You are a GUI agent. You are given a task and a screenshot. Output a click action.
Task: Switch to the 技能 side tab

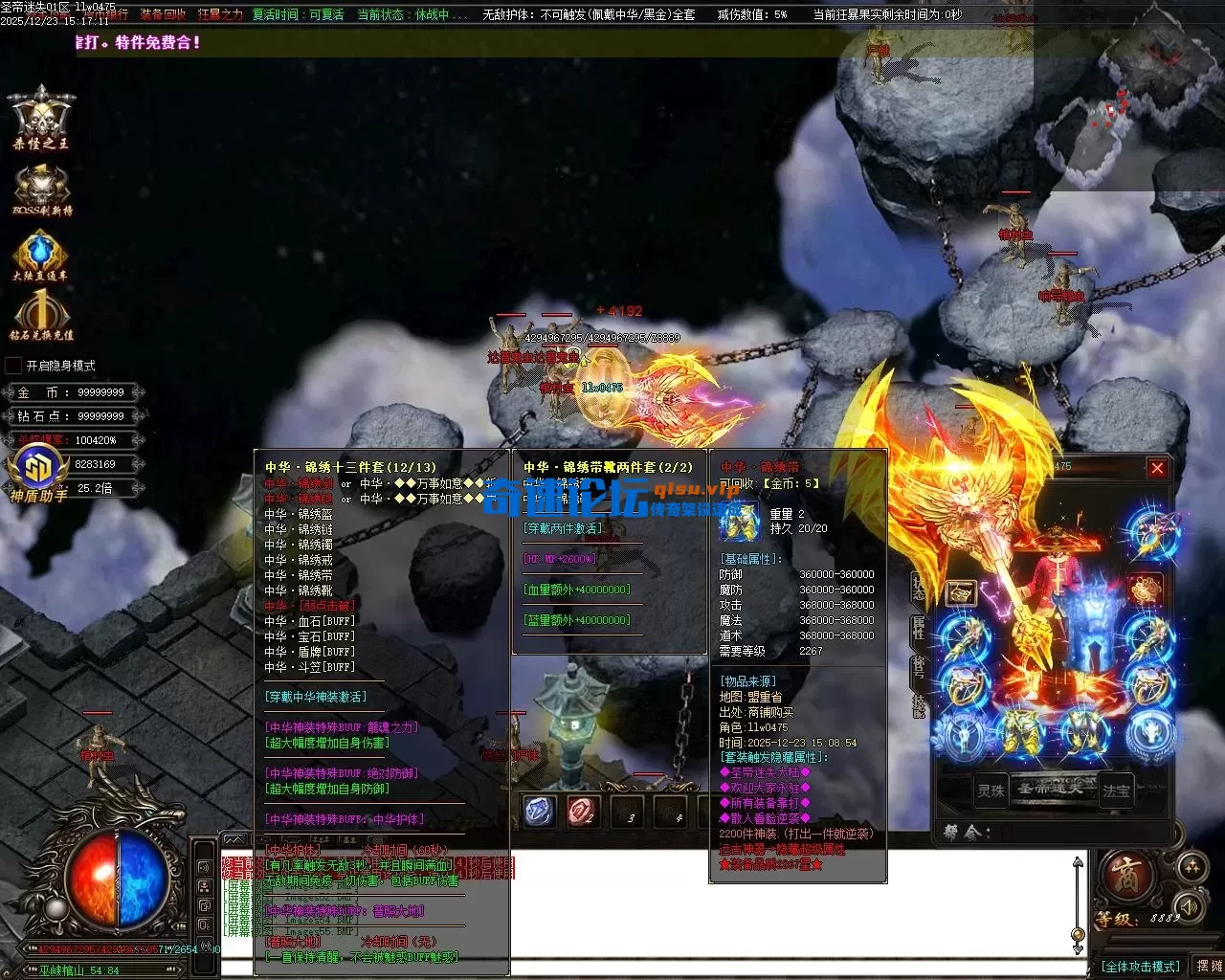click(x=919, y=705)
